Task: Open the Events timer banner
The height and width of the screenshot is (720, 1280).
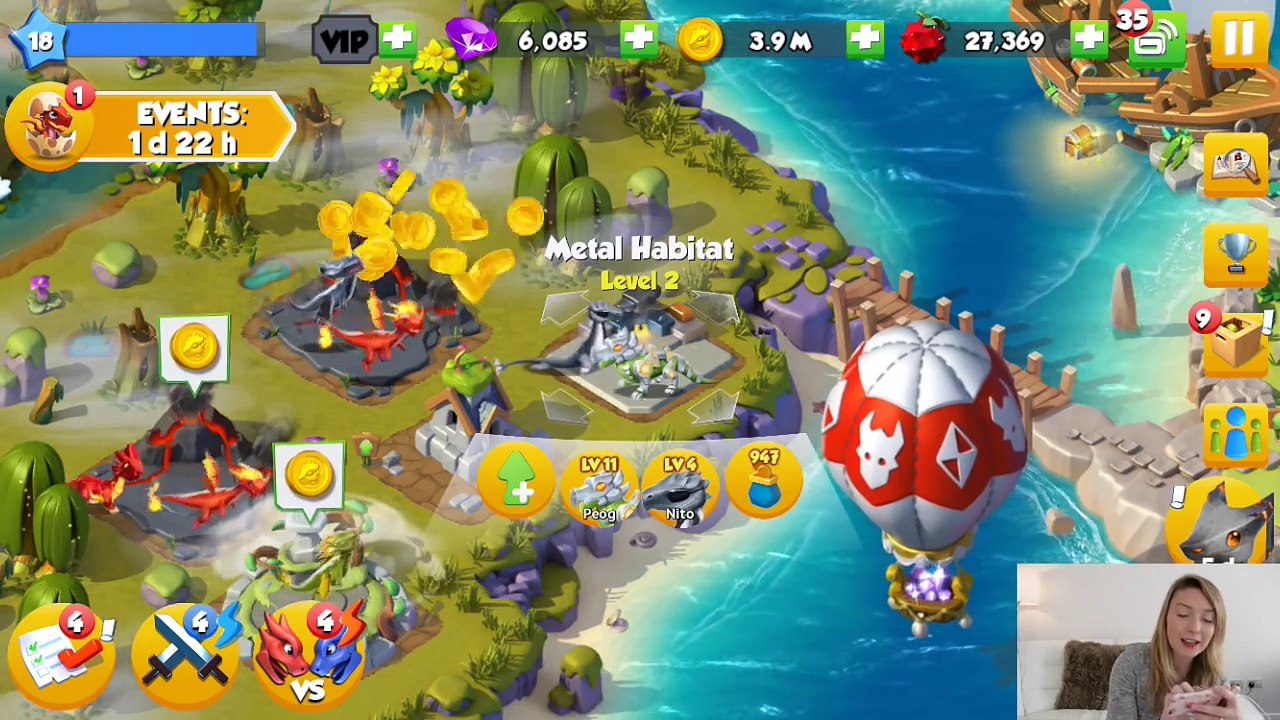Action: click(x=150, y=128)
